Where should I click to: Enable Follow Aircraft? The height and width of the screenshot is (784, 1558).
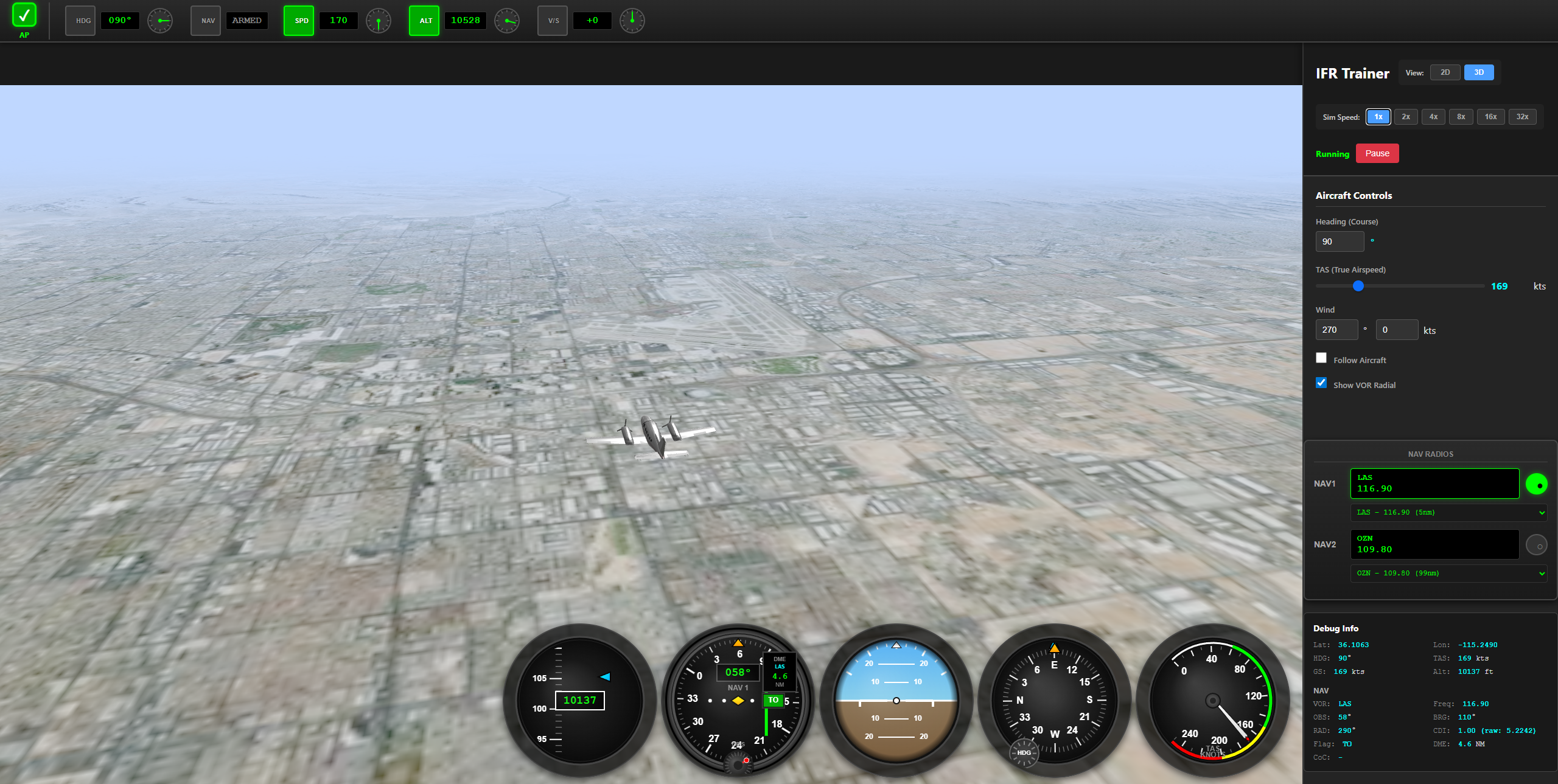tap(1321, 358)
